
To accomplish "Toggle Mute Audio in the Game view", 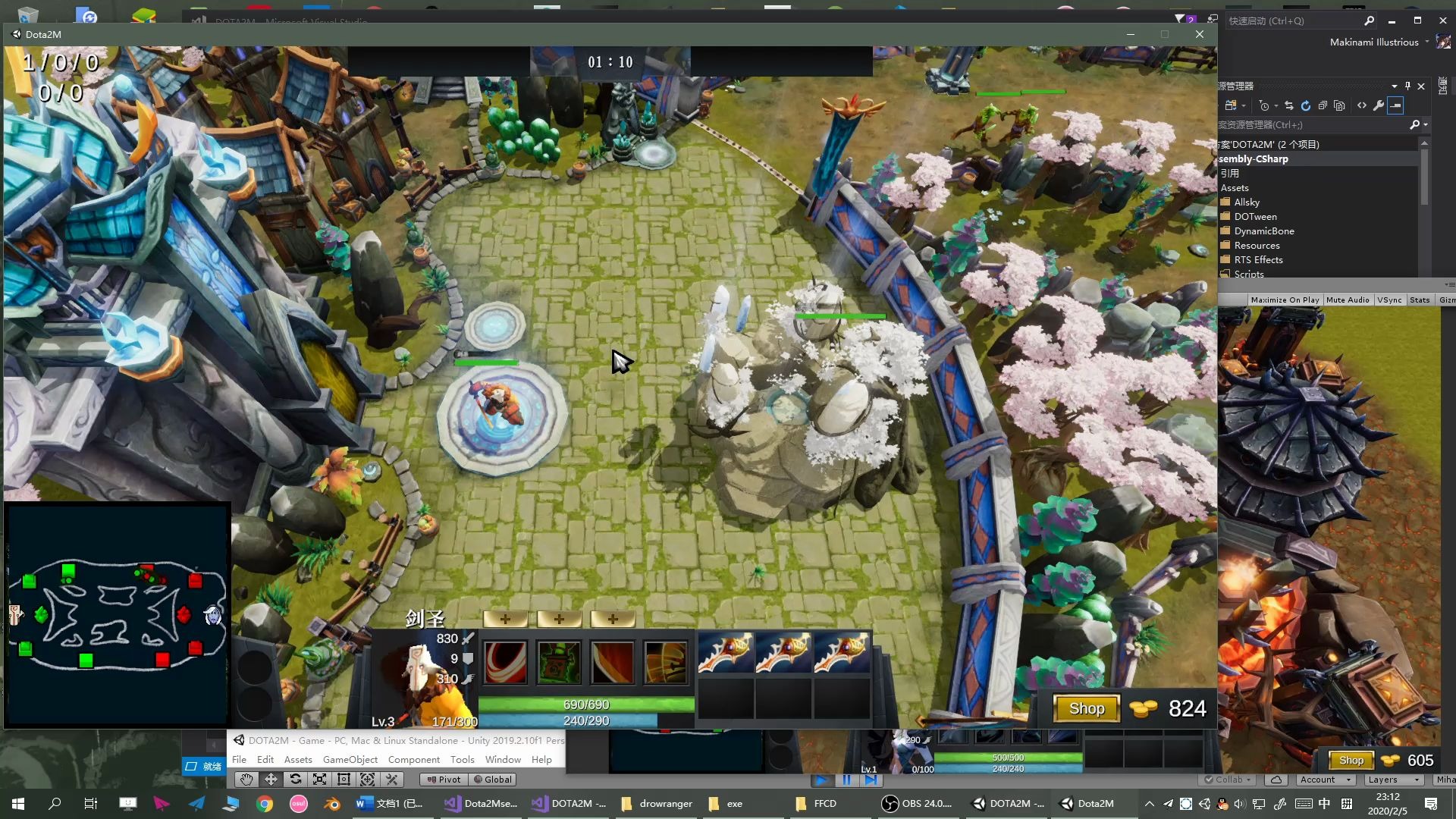I will (1348, 300).
